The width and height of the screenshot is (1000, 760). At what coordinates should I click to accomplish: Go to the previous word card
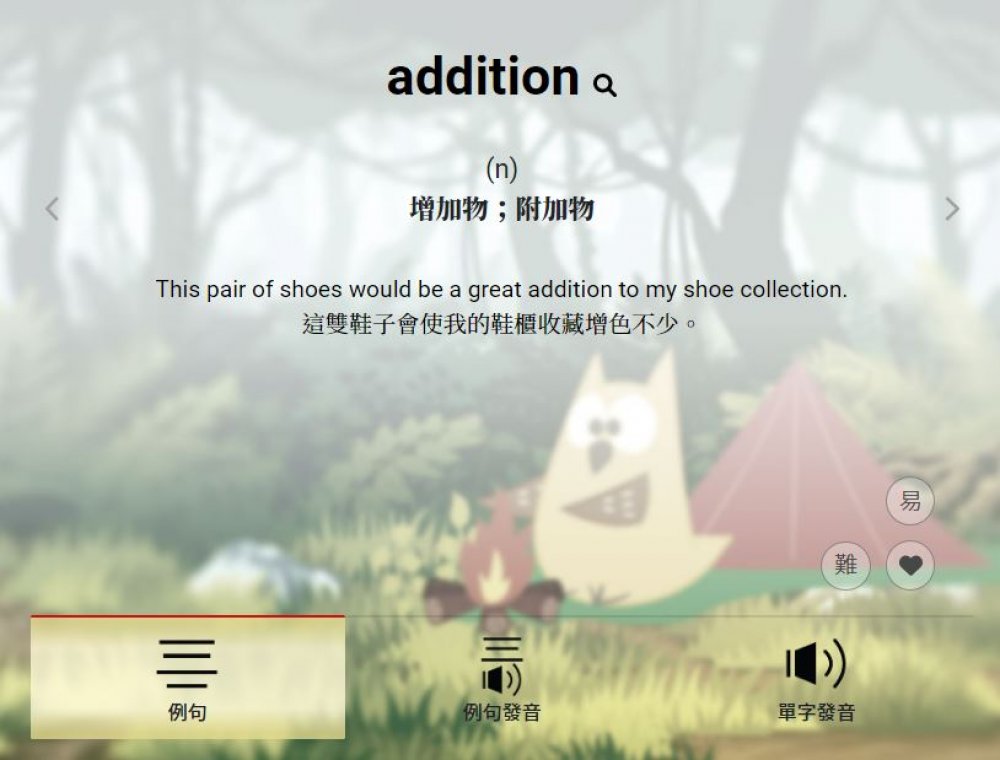tap(52, 209)
